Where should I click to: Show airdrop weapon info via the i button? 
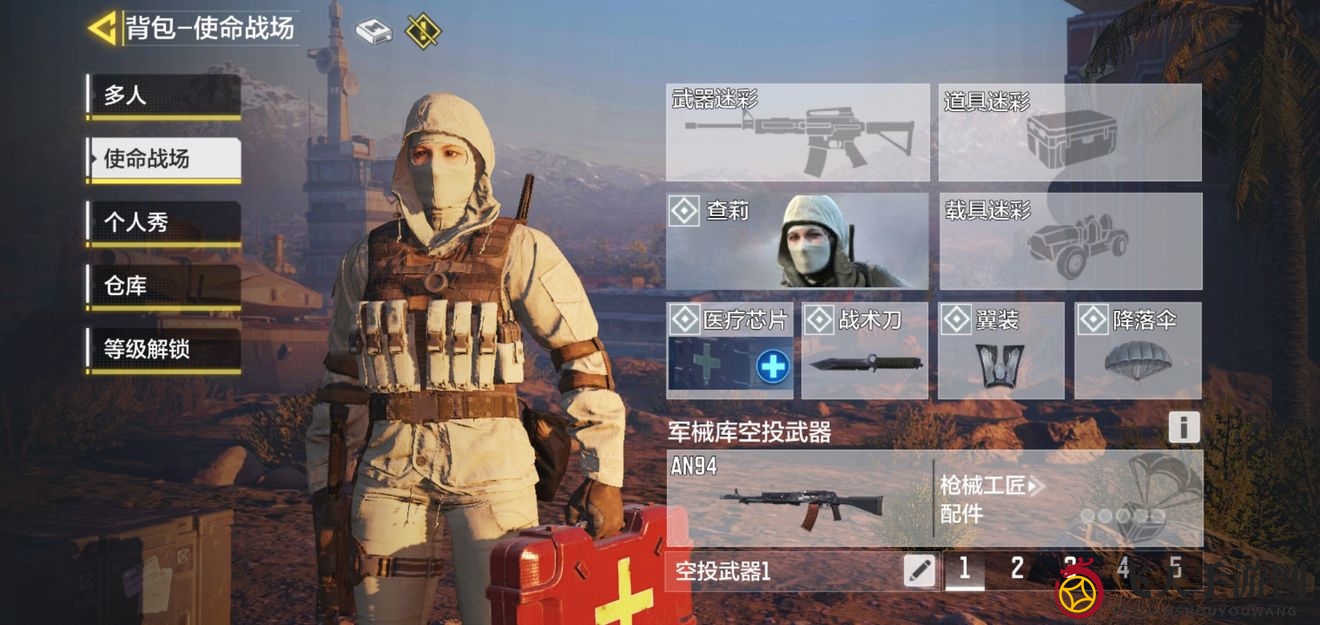(1183, 428)
